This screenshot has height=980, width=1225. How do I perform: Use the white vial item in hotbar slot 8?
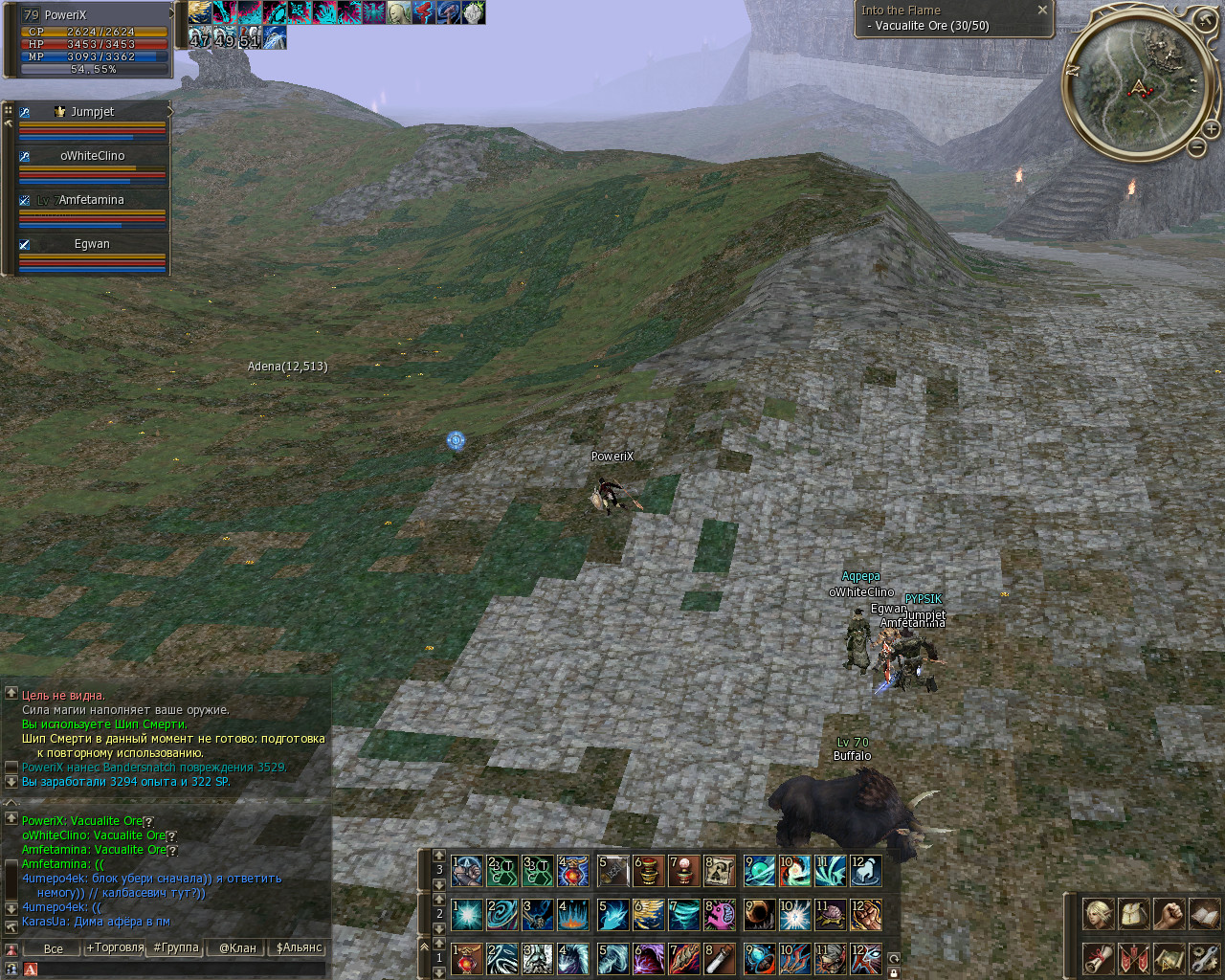click(720, 958)
